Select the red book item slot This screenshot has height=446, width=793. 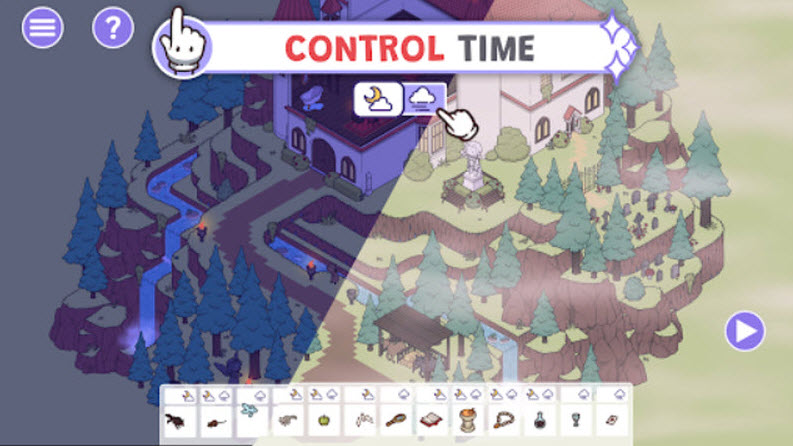pos(433,420)
